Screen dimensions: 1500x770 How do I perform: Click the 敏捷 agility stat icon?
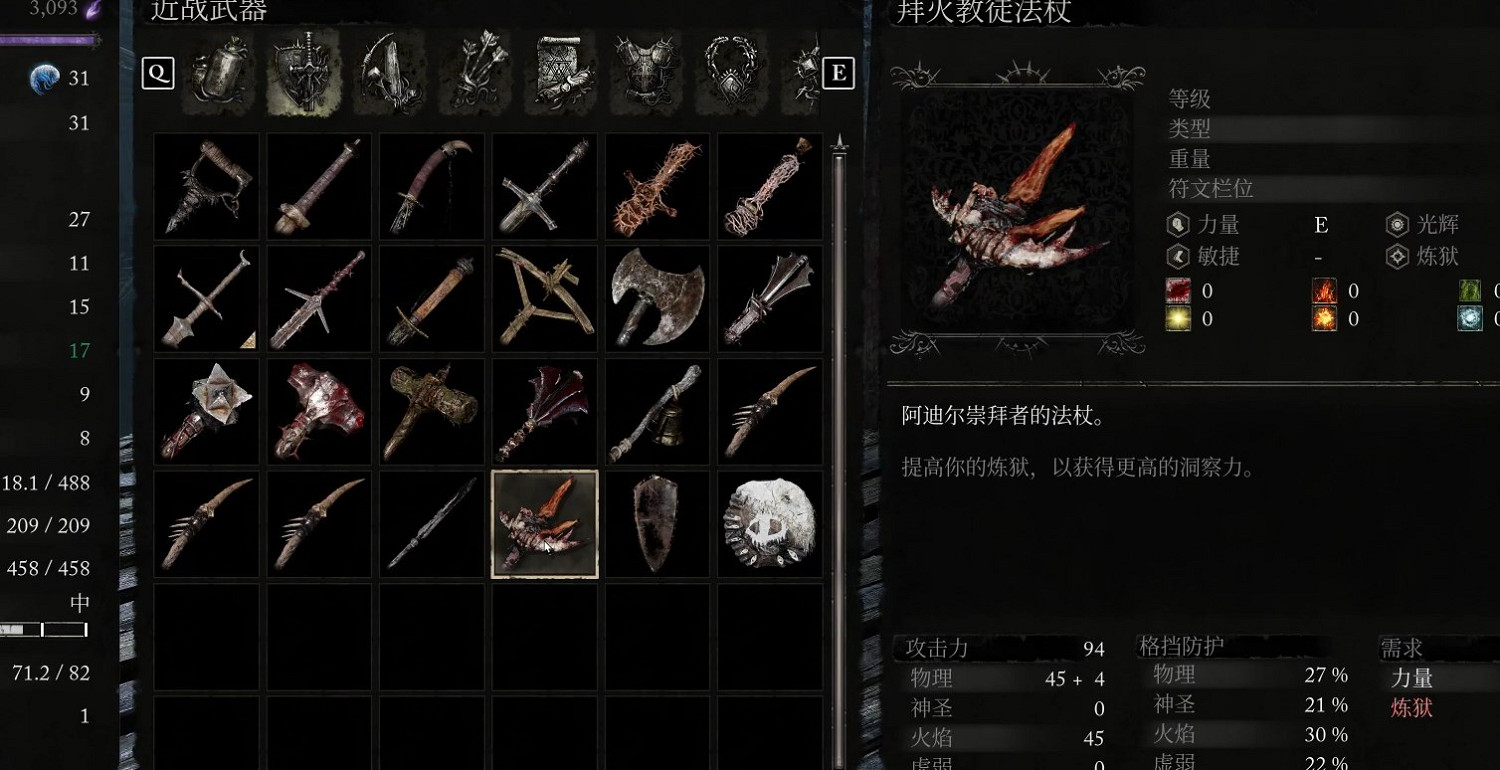(x=1176, y=256)
